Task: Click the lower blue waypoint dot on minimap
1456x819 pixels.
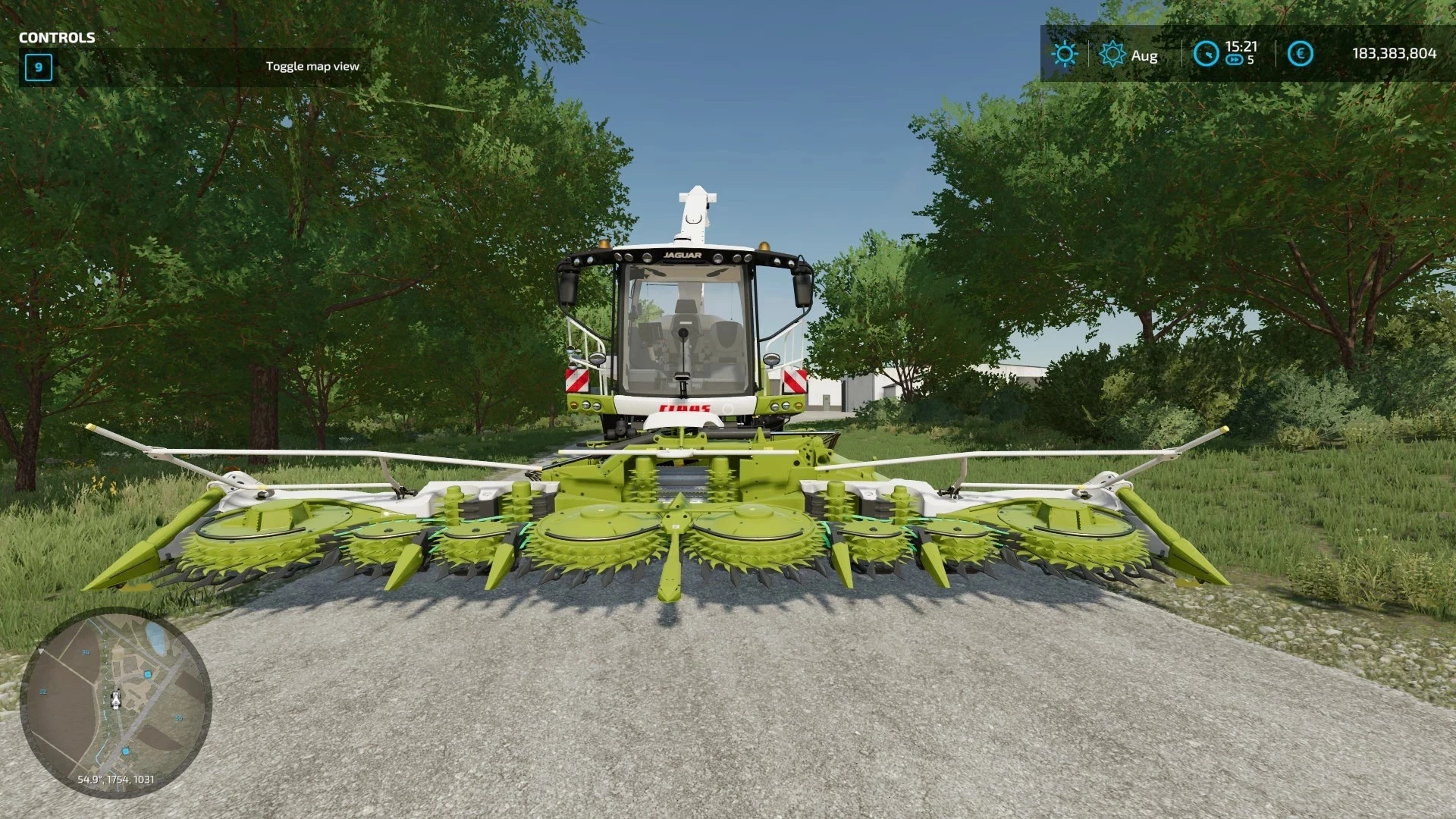Action: click(x=125, y=751)
